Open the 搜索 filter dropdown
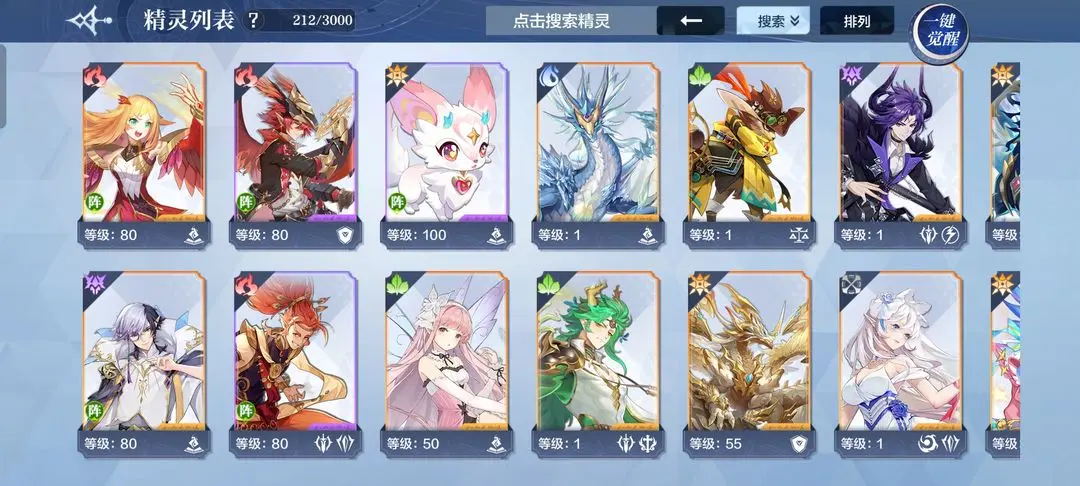 pos(772,20)
